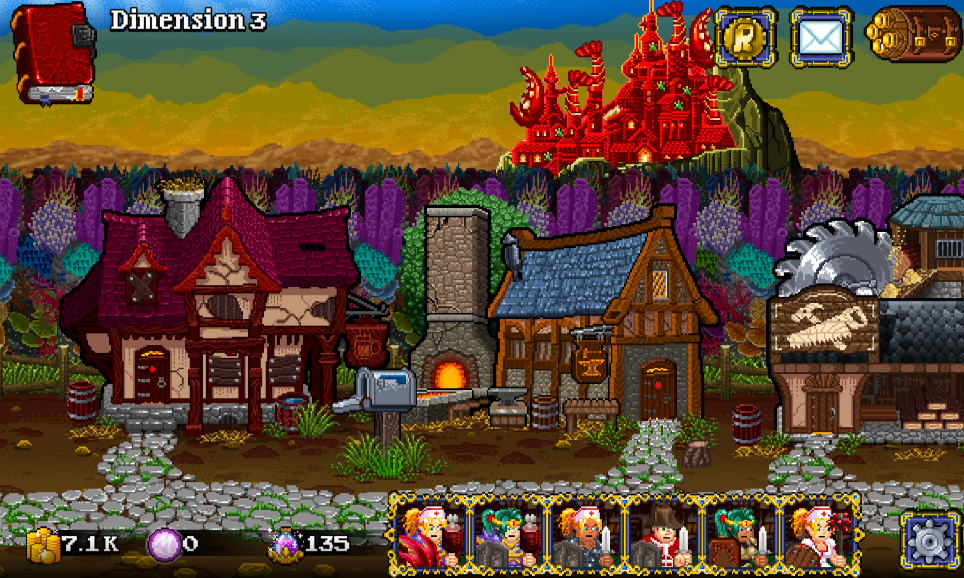This screenshot has width=964, height=578.
Task: Check the mail envelope inbox
Action: point(821,37)
